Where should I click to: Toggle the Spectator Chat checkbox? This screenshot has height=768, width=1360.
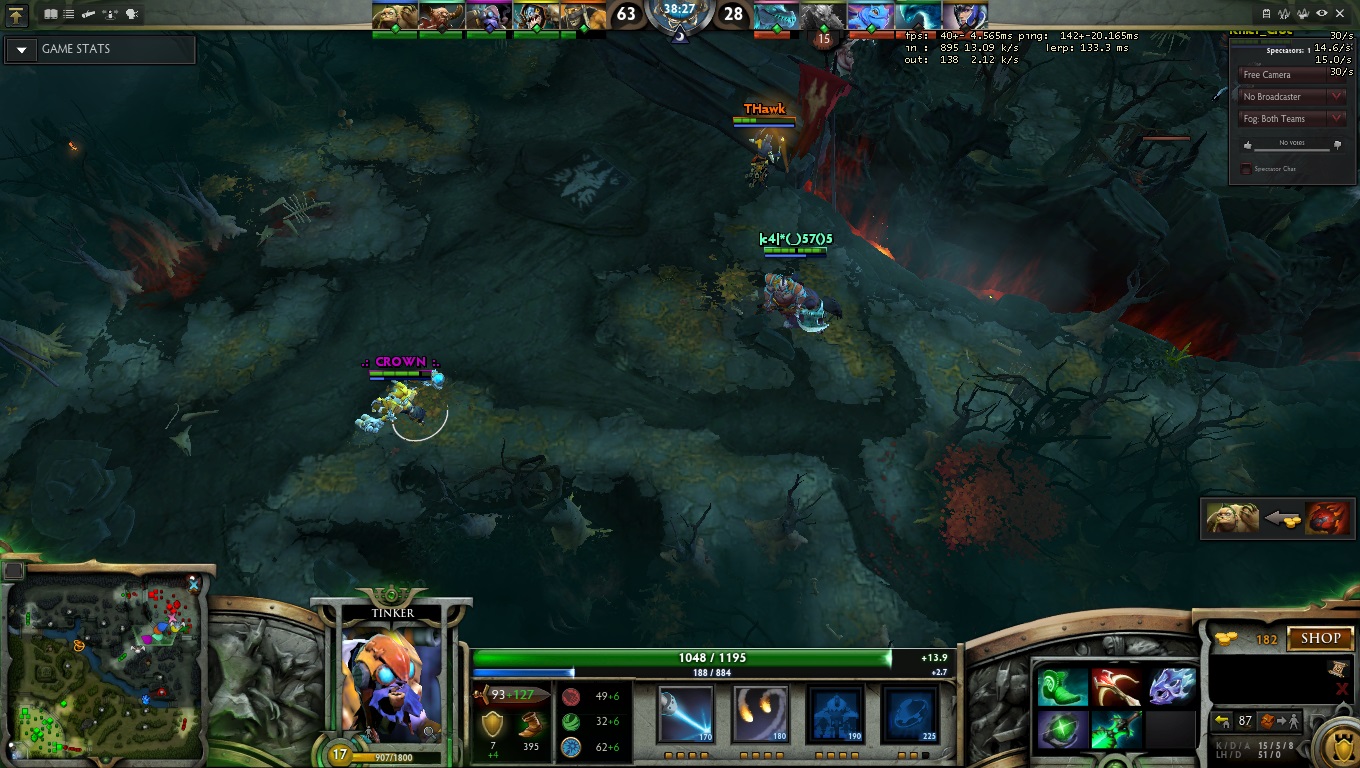pyautogui.click(x=1246, y=169)
